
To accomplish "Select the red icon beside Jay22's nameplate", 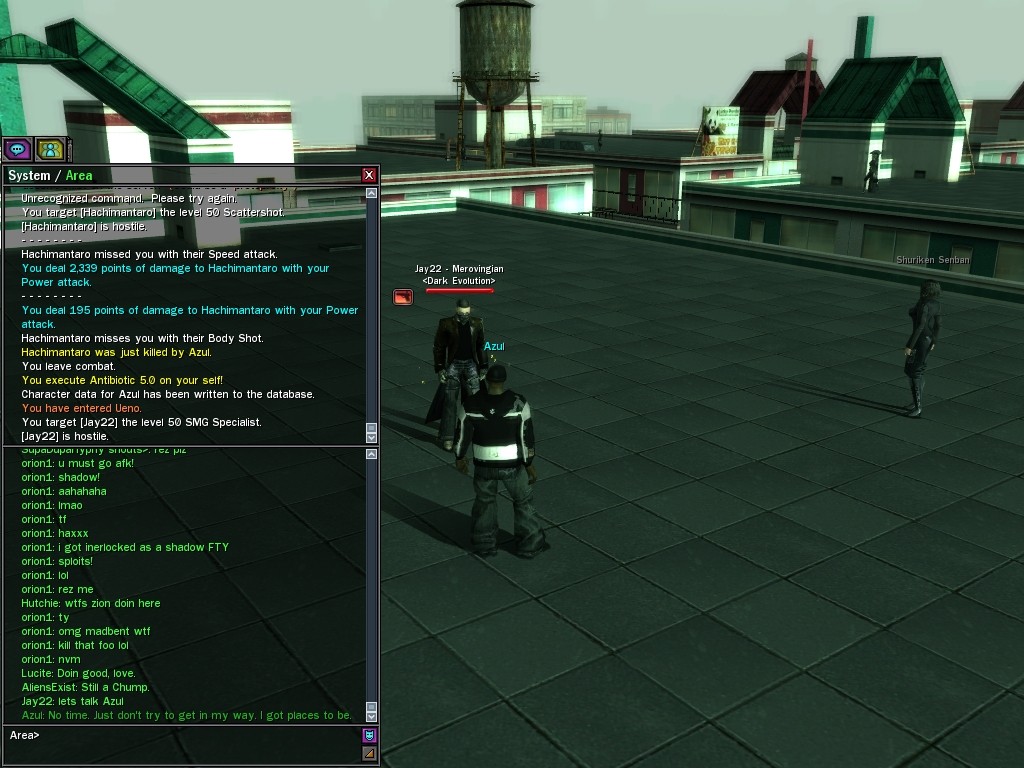I will 402,297.
